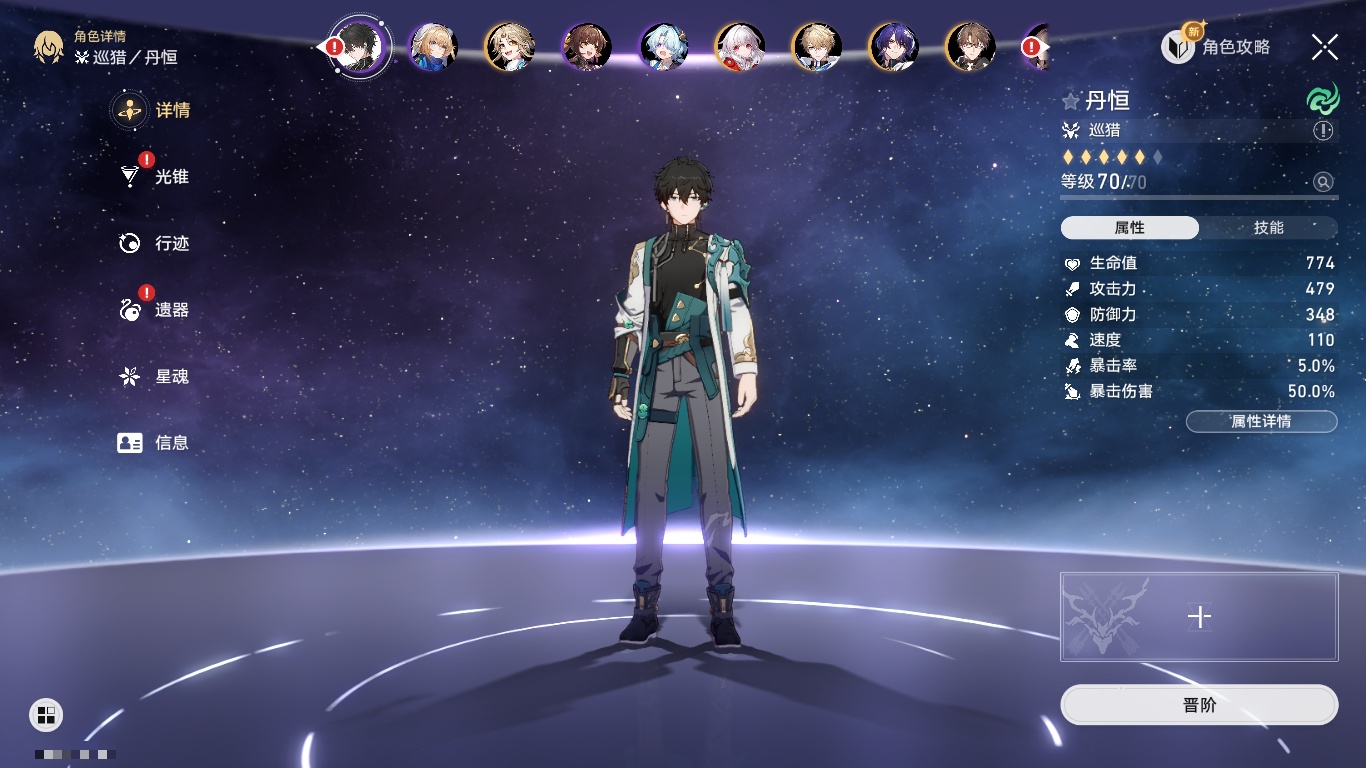Toggle the star icon beside 丹恒's name
The height and width of the screenshot is (768, 1366).
pos(1071,101)
